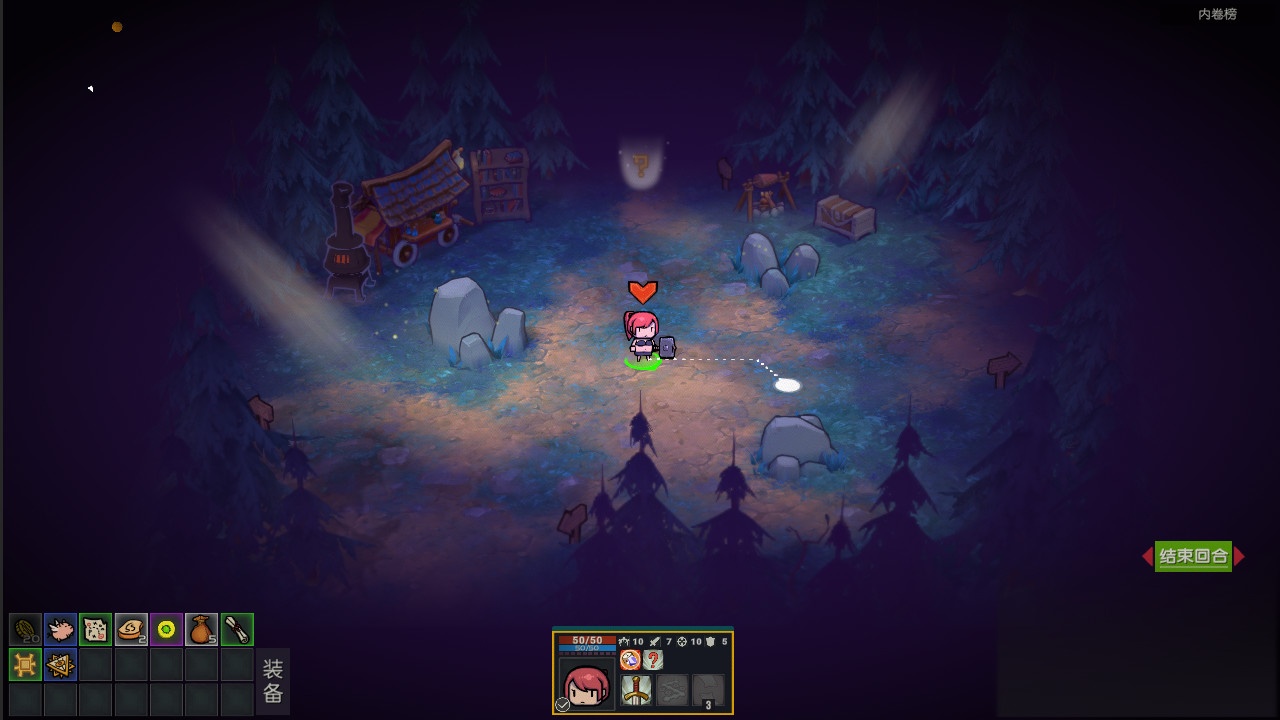Inspect the red question mark icon
The height and width of the screenshot is (720, 1280).
653,660
